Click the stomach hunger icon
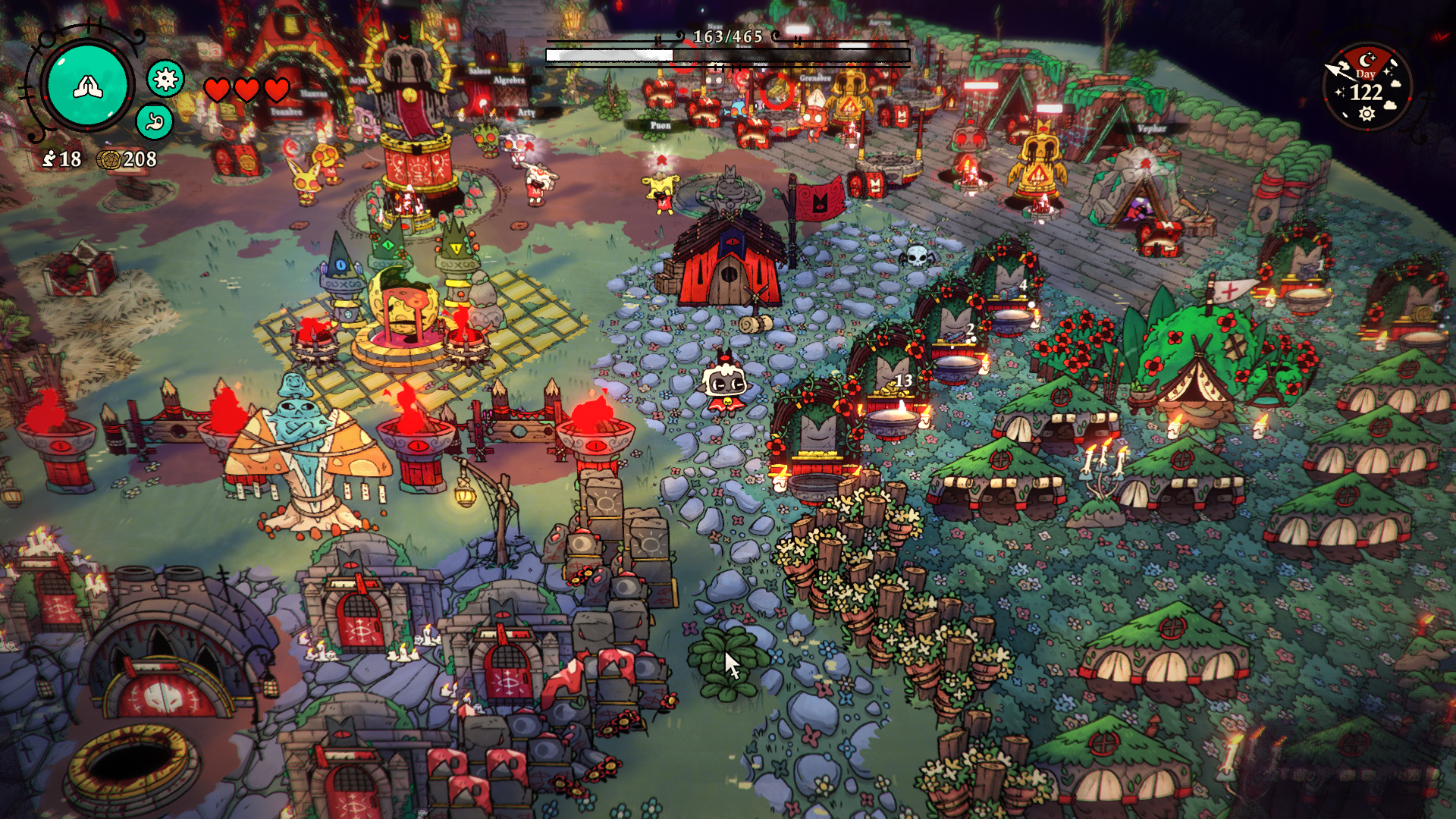The width and height of the screenshot is (1456, 819). 155,121
